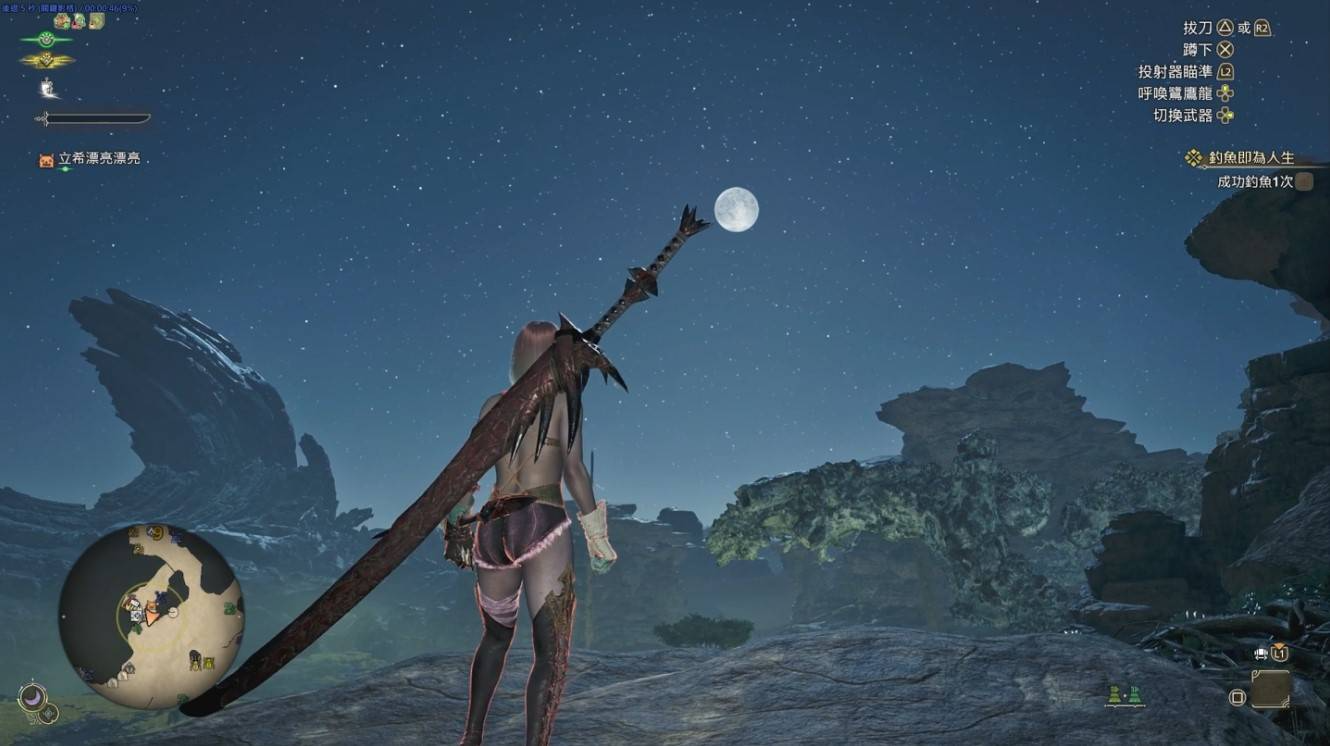Click the first food buff status icon
The height and width of the screenshot is (746, 1330).
tap(62, 21)
